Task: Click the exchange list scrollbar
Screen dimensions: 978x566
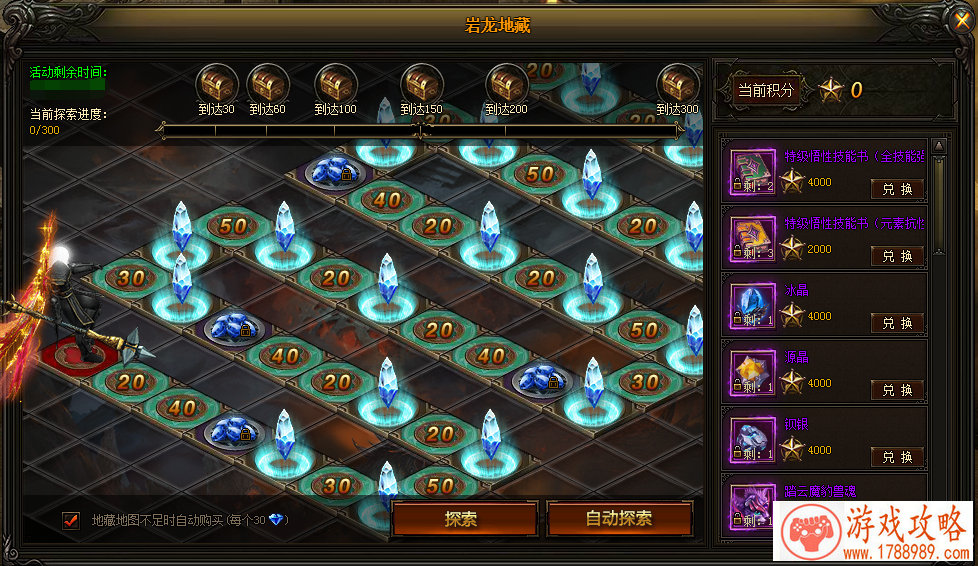Action: (x=938, y=200)
